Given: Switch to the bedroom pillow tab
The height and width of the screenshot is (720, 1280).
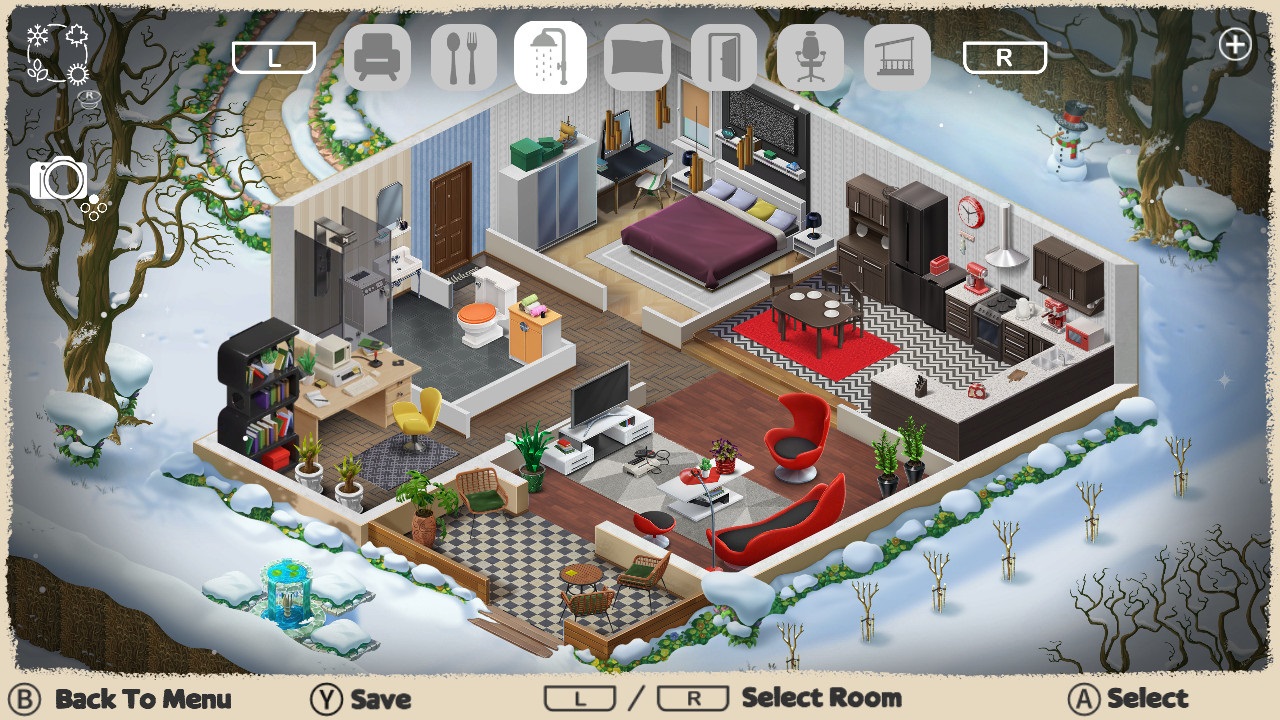Looking at the screenshot, I should click(x=637, y=57).
